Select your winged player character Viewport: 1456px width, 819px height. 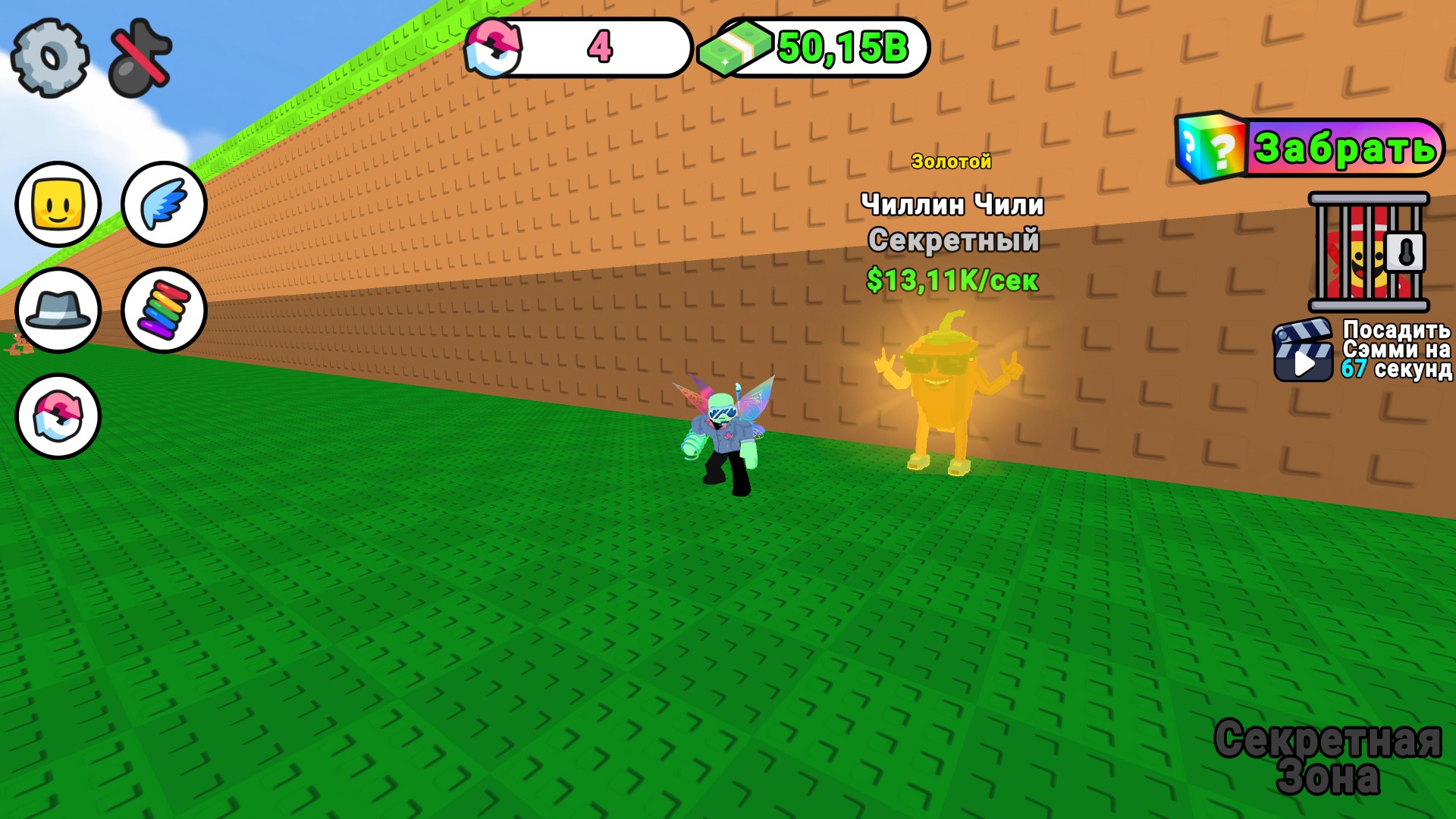point(728,432)
